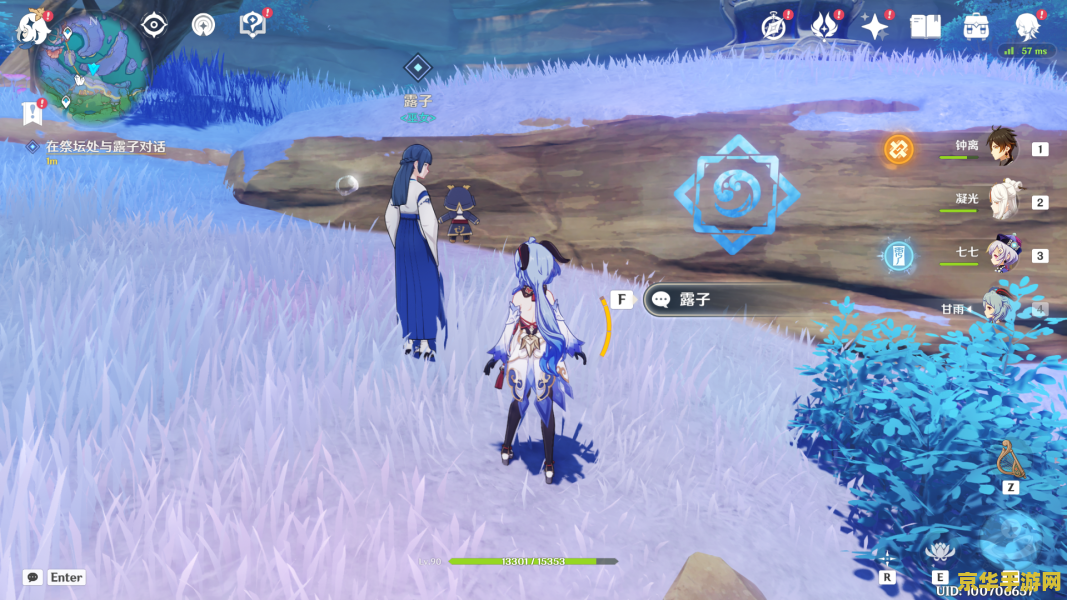Open the events compass icon
Image resolution: width=1067 pixels, height=600 pixels.
coord(774,26)
